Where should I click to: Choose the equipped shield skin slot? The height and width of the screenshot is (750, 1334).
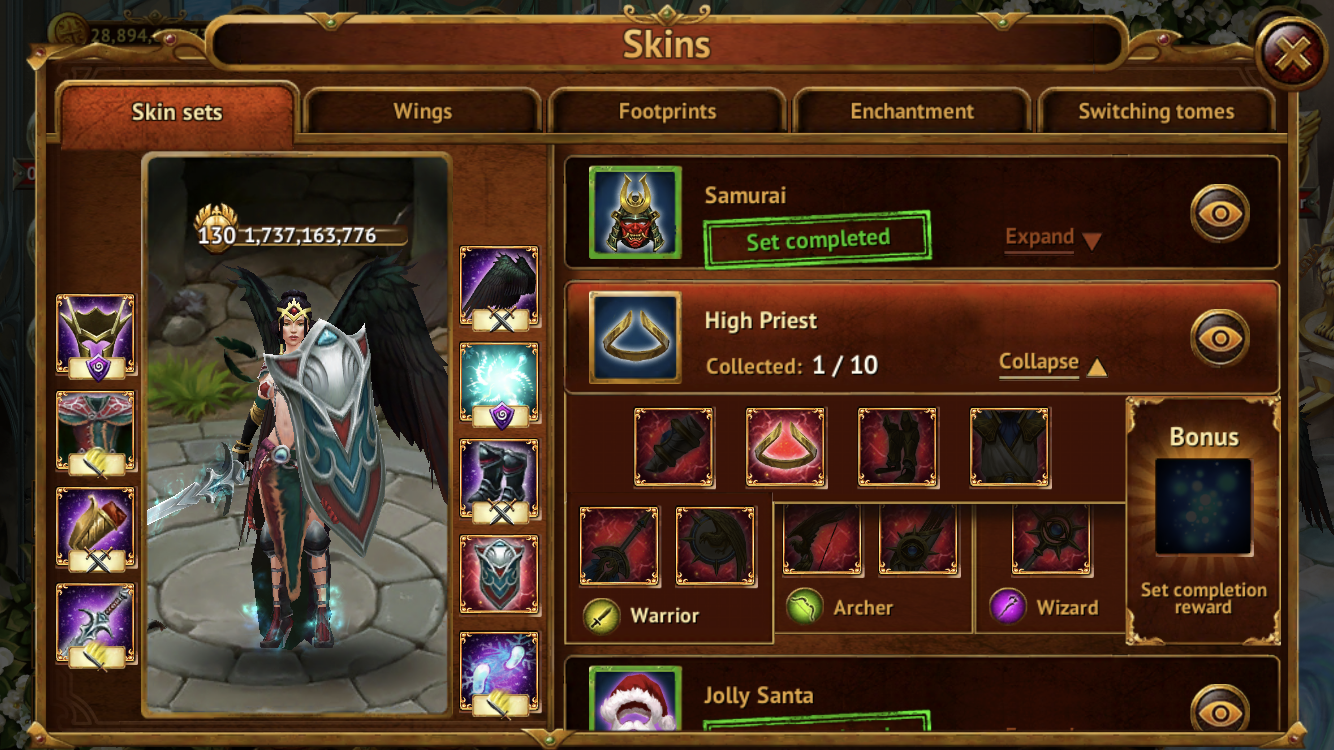coord(499,574)
